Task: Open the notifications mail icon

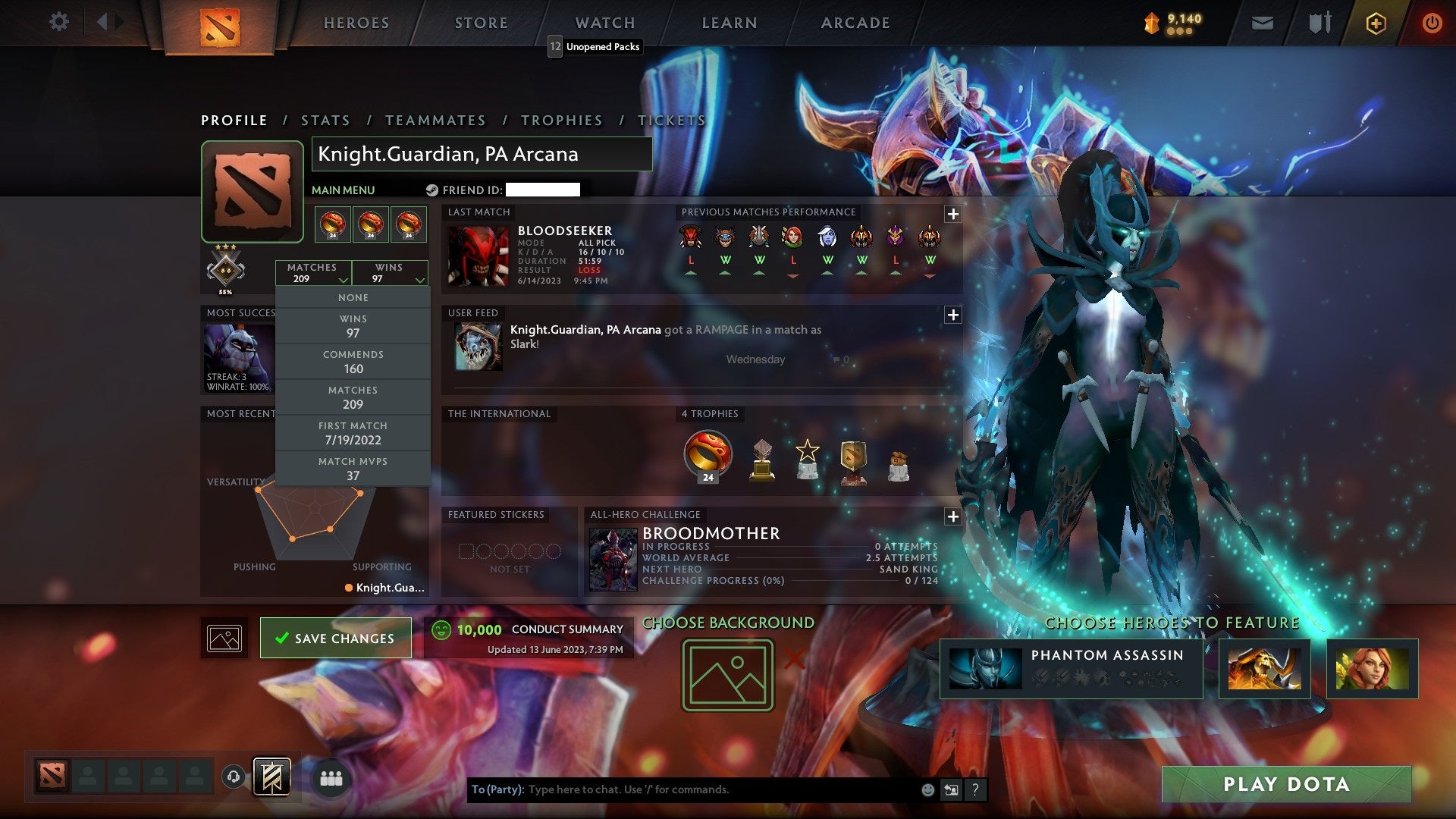Action: (x=1261, y=23)
